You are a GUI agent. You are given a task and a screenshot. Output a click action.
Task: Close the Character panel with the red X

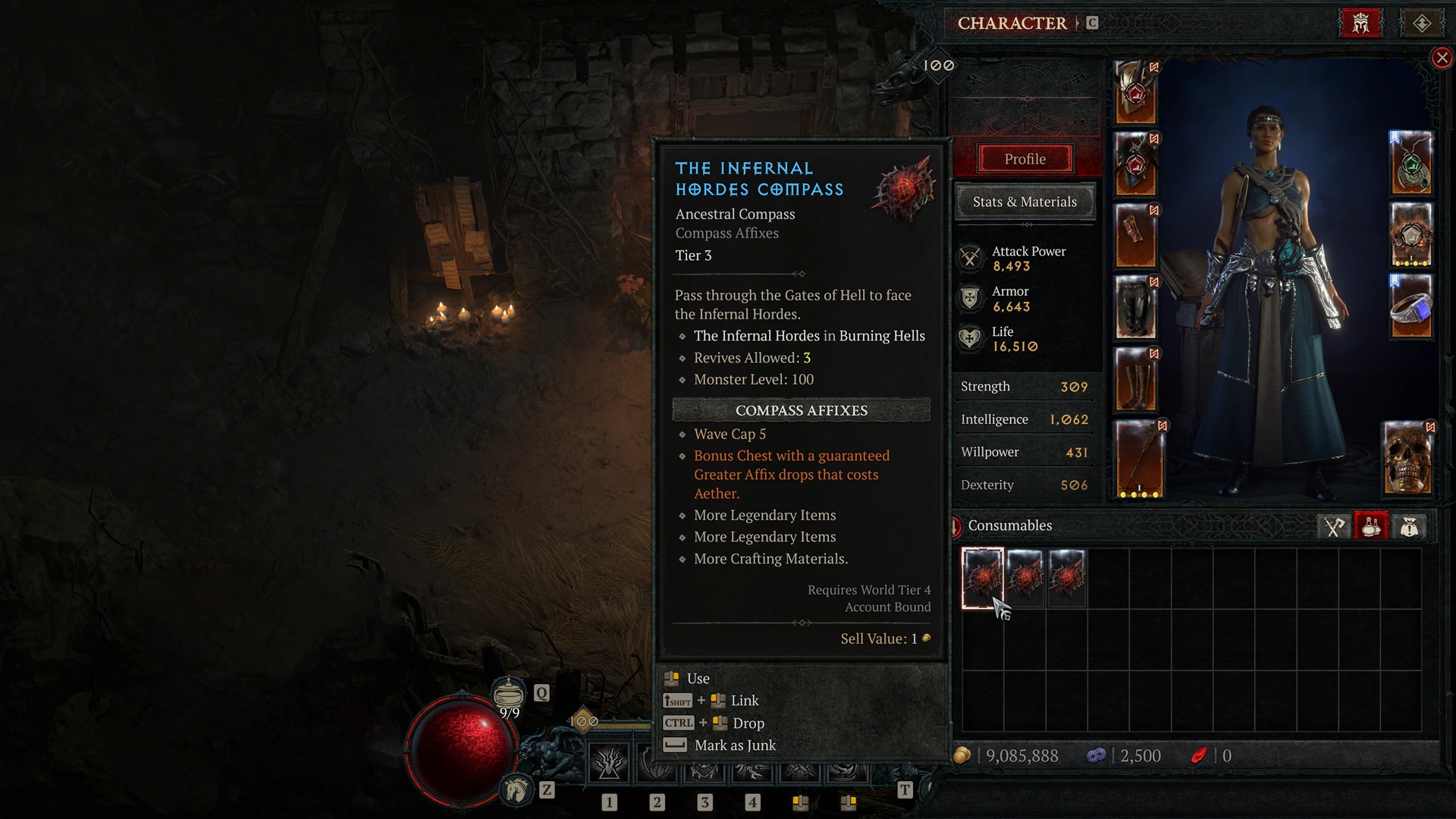(x=1441, y=58)
